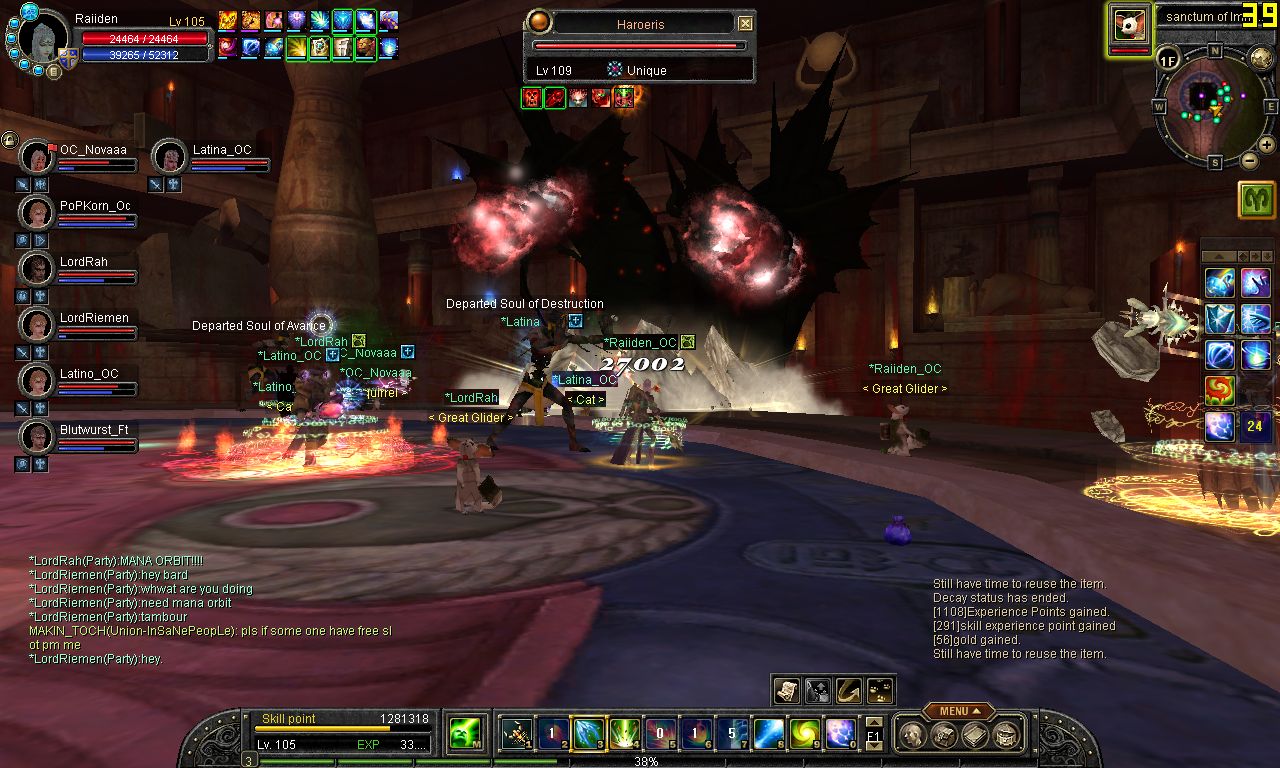The width and height of the screenshot is (1280, 768).
Task: Activate hotbar skill in slot 9, green swirl
Action: (804, 734)
